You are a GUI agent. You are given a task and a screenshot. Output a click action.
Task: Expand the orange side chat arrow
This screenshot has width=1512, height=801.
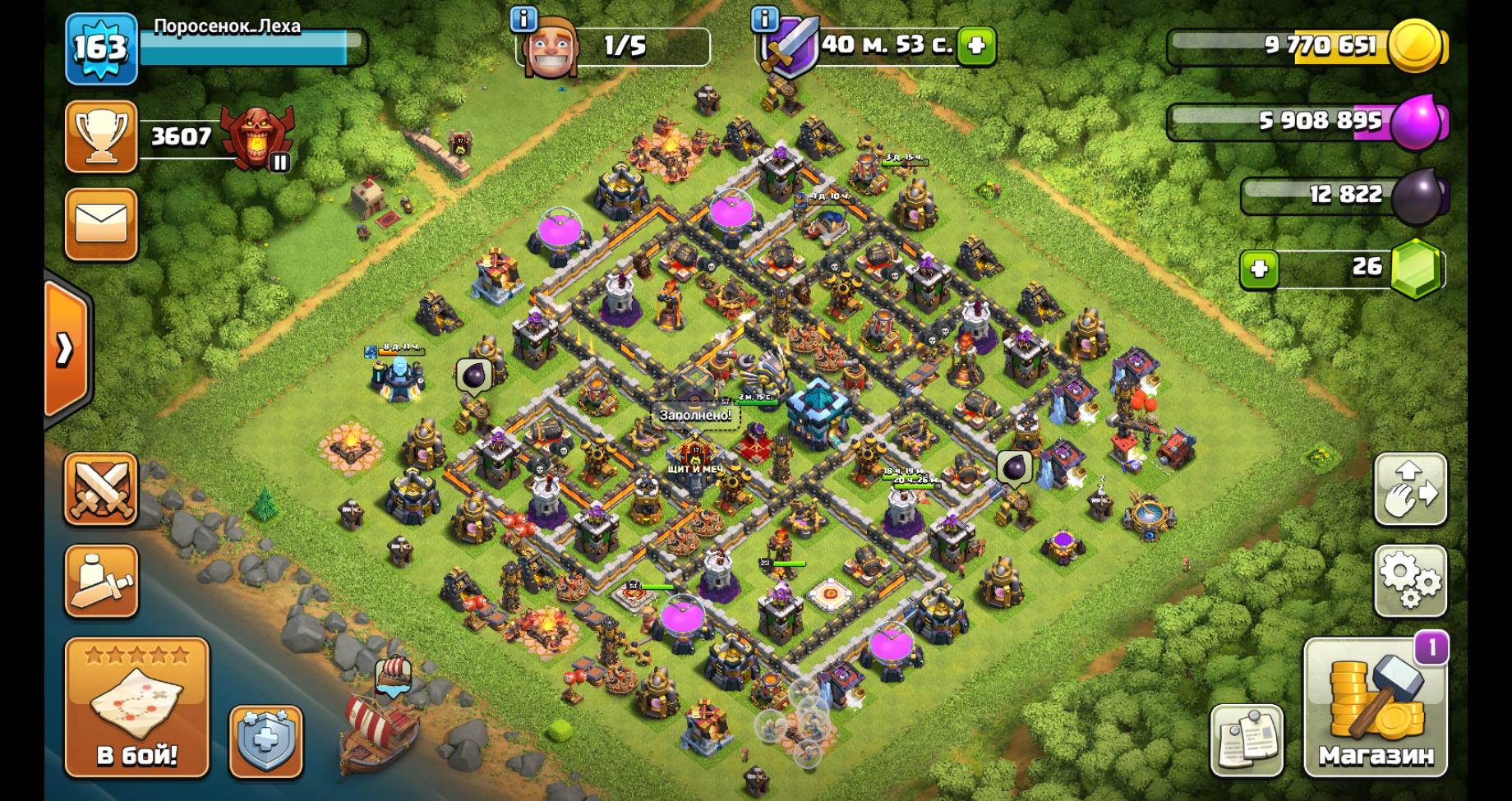tap(66, 350)
